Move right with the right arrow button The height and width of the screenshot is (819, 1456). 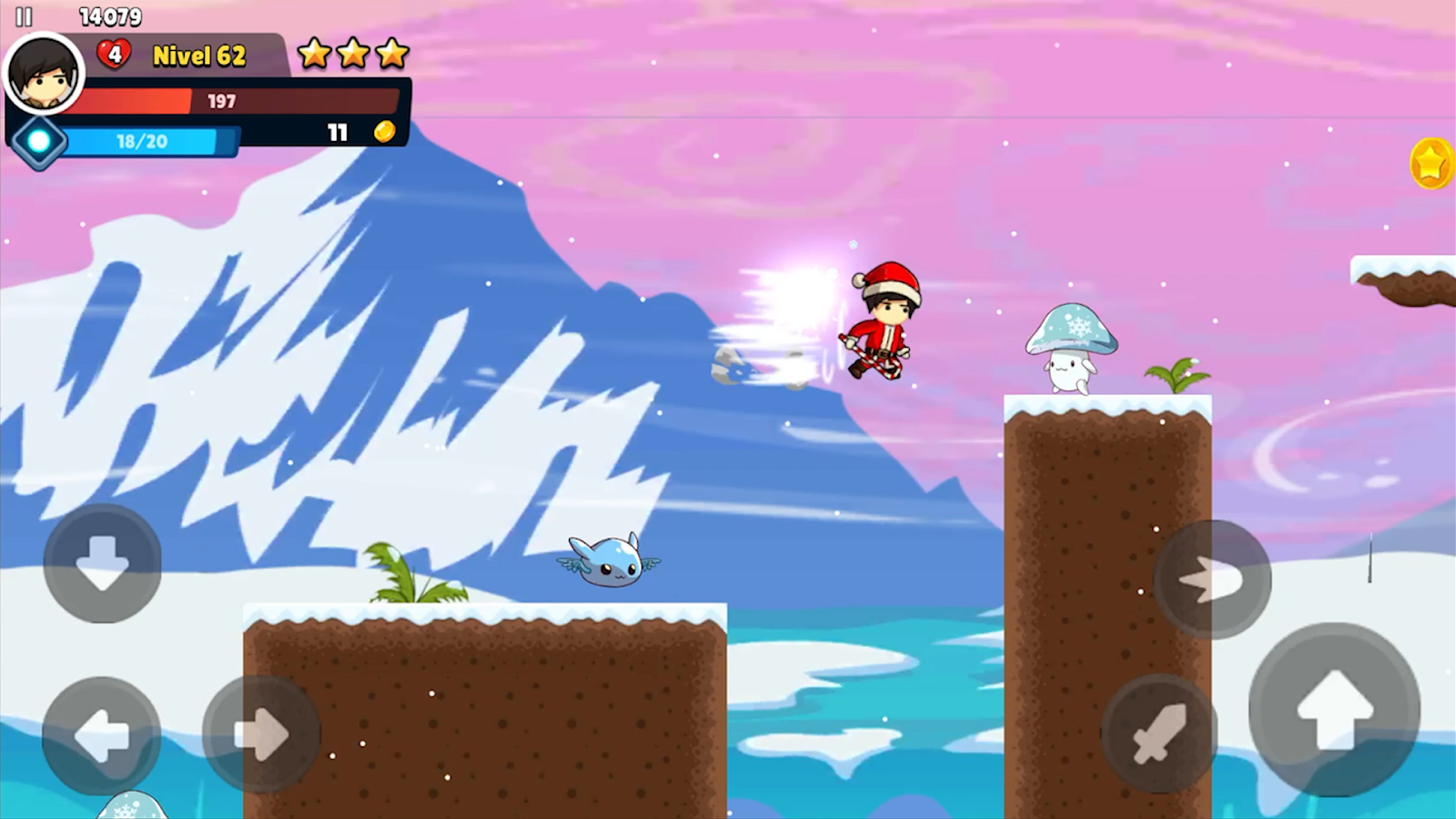tap(261, 734)
